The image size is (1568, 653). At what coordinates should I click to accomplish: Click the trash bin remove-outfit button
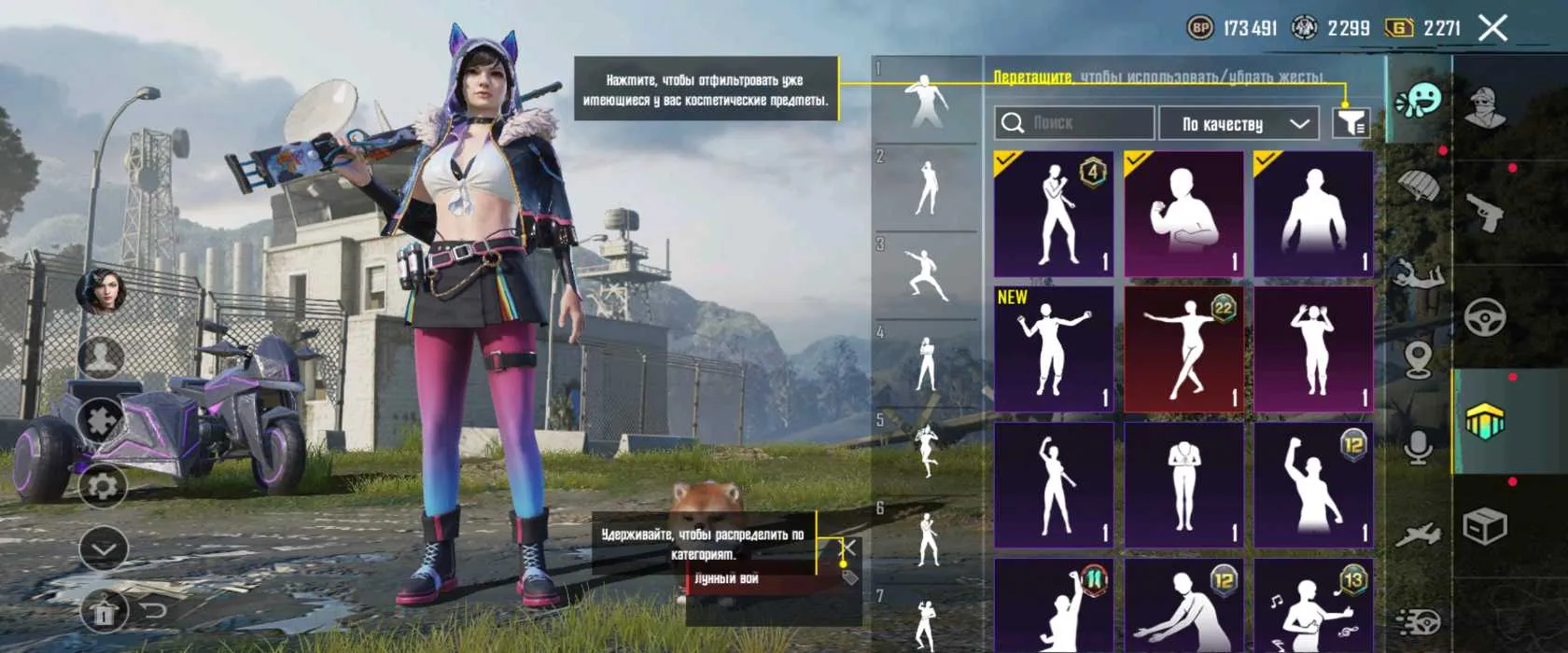click(102, 613)
